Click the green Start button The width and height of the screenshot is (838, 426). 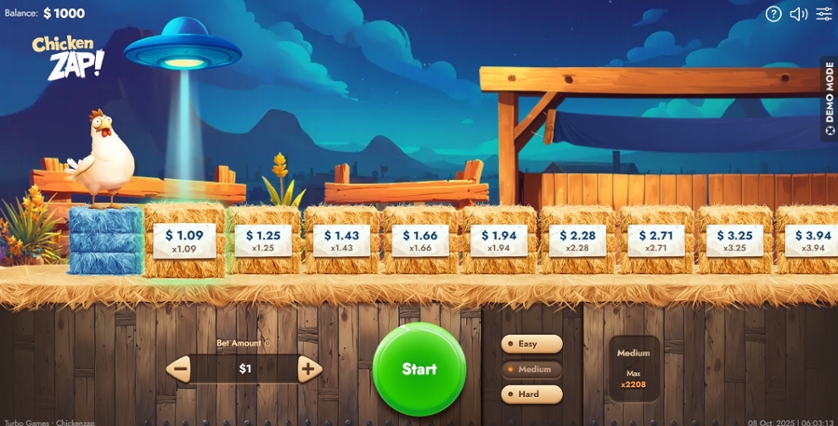click(x=419, y=369)
